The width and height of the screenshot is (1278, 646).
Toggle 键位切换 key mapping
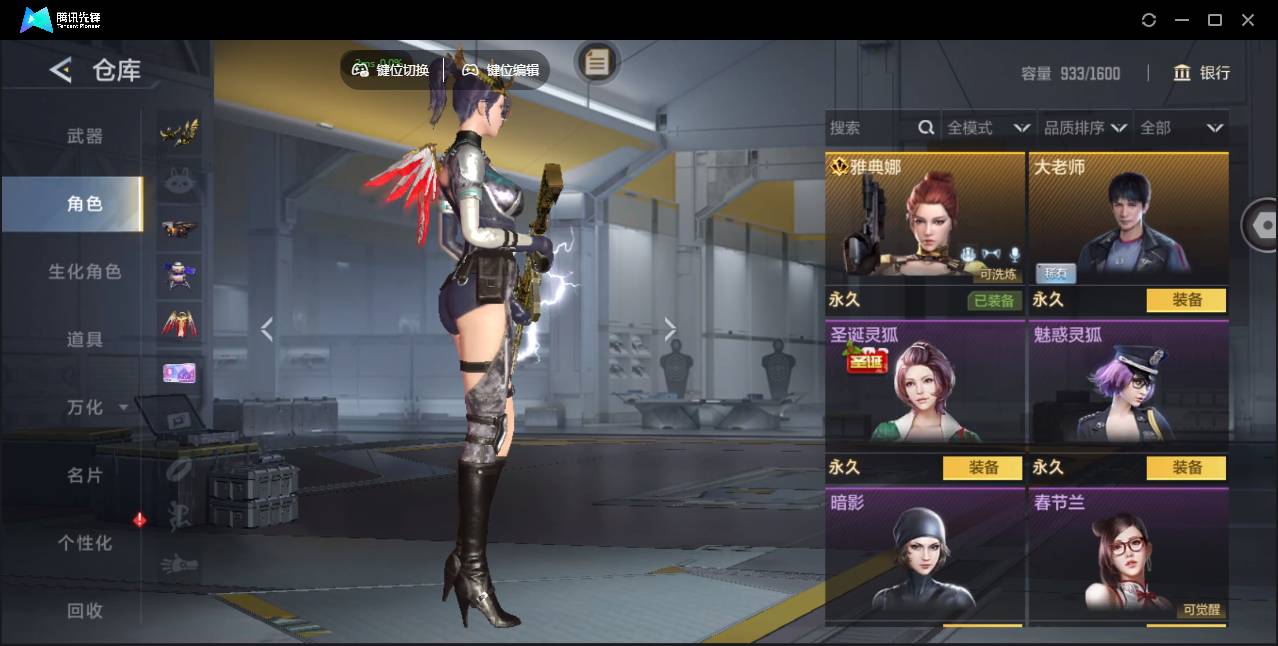point(391,70)
